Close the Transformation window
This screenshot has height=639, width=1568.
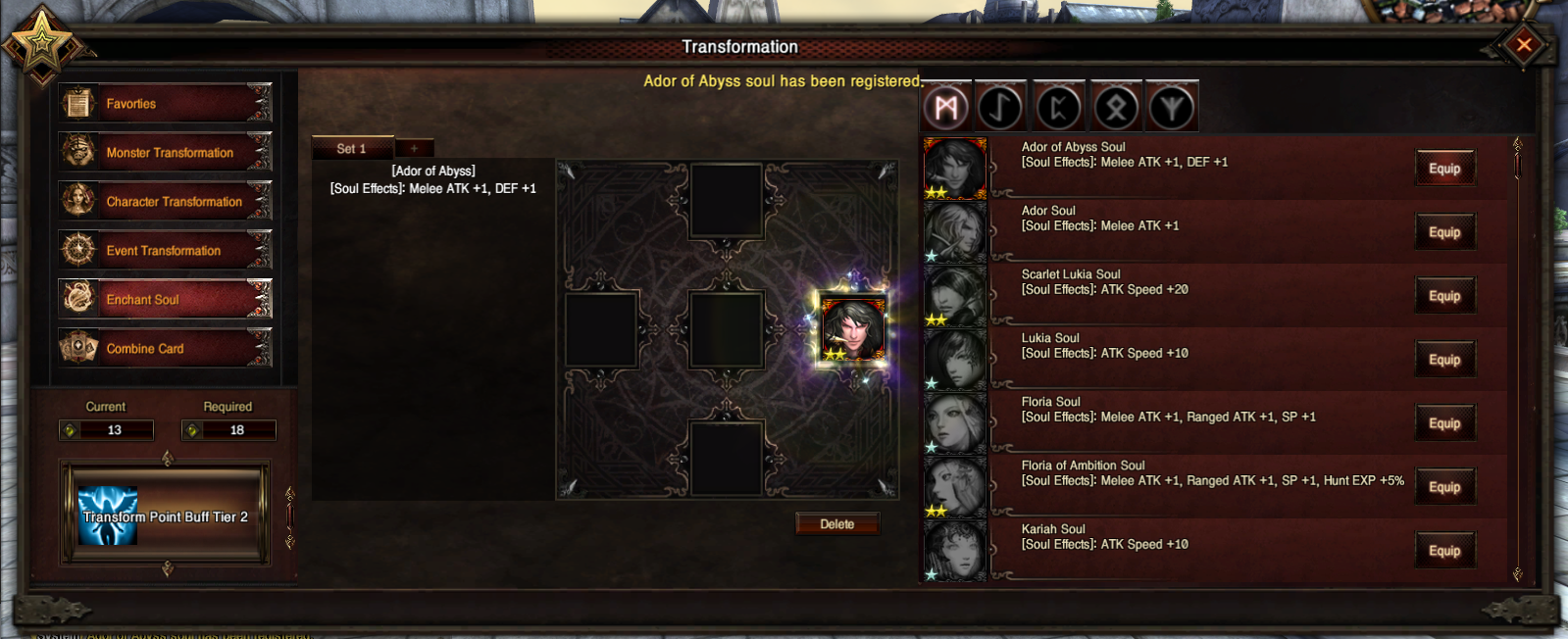click(x=1523, y=44)
